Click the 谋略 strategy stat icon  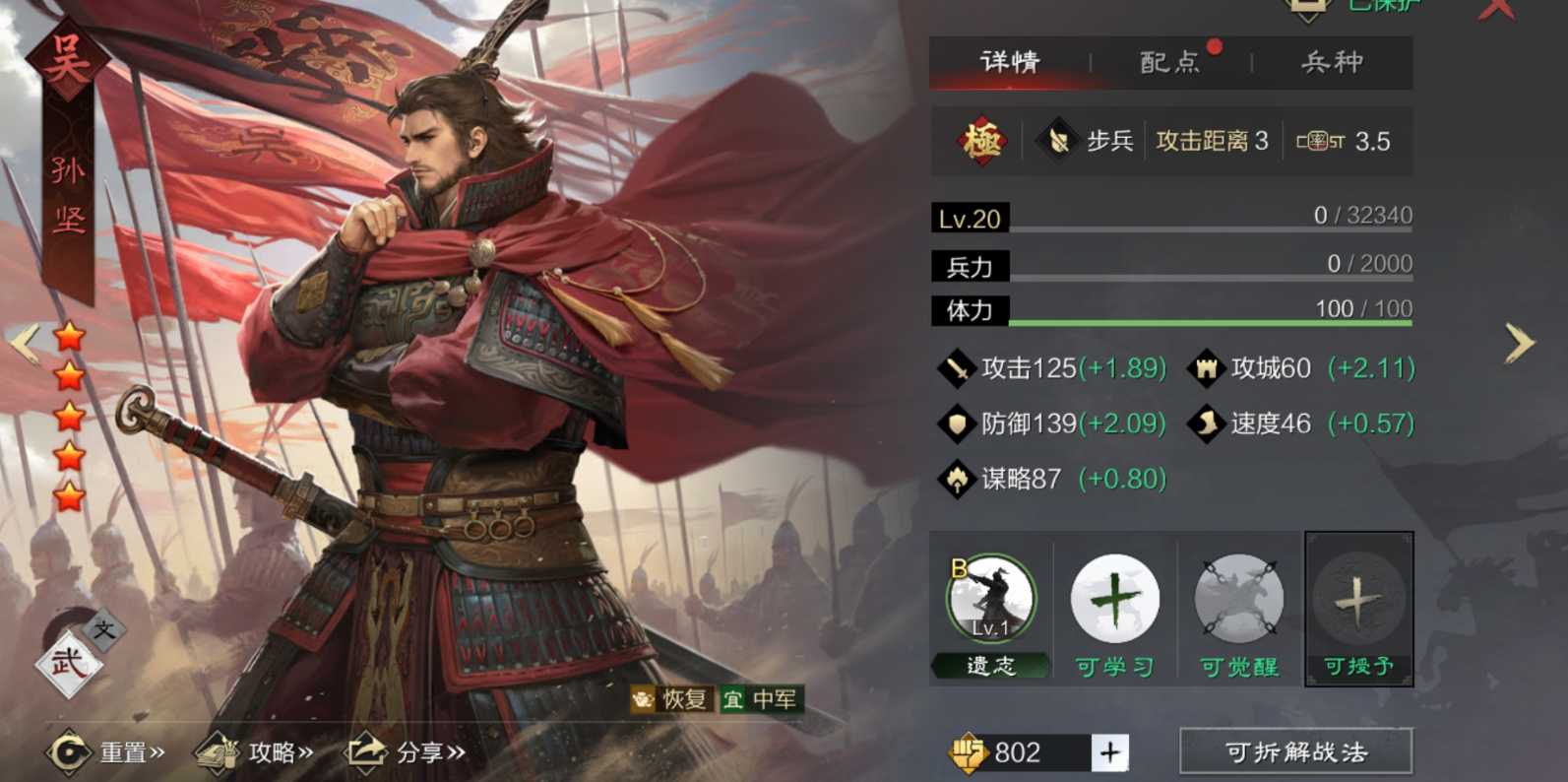click(956, 480)
